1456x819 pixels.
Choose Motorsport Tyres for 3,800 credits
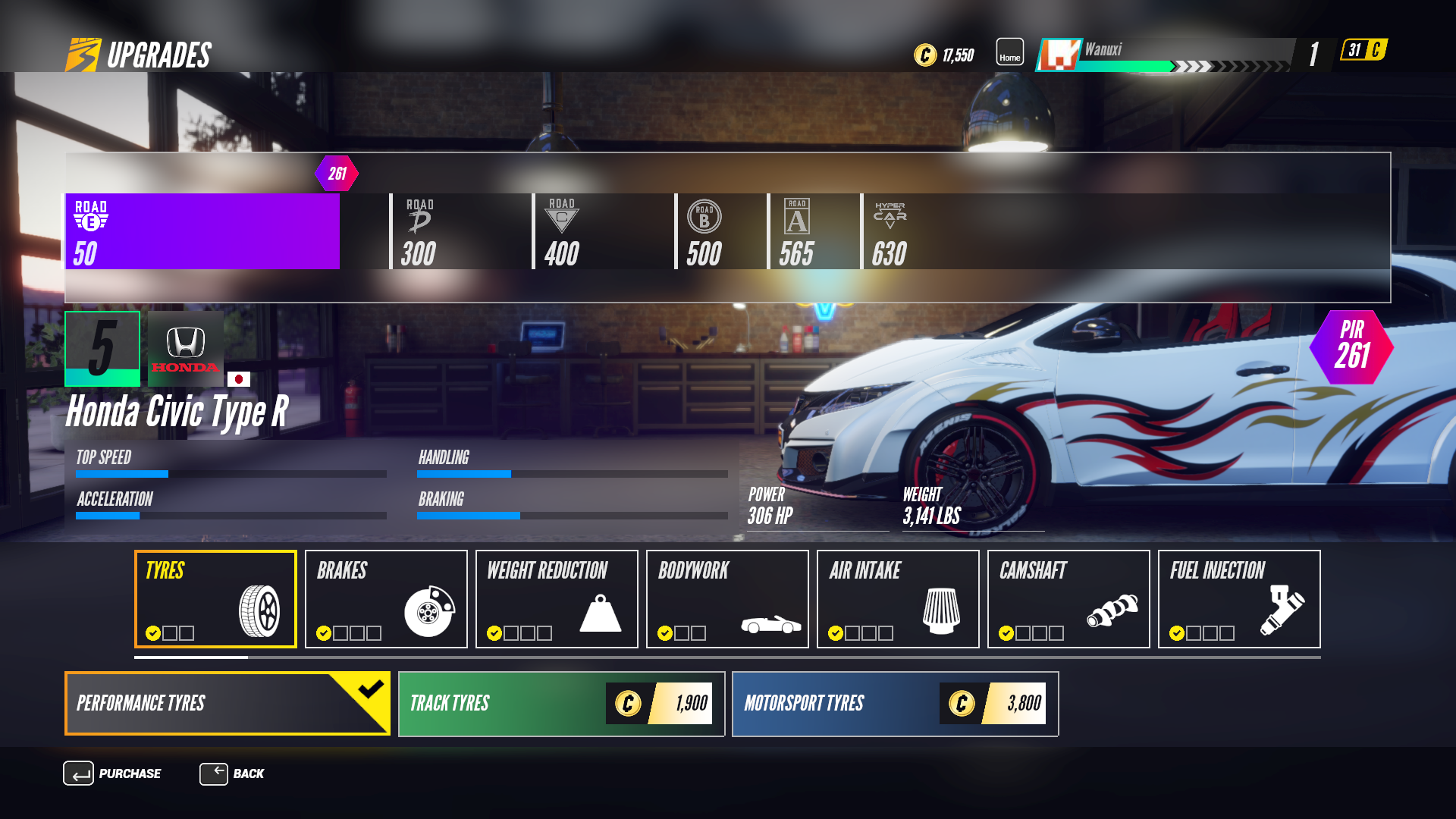[895, 704]
